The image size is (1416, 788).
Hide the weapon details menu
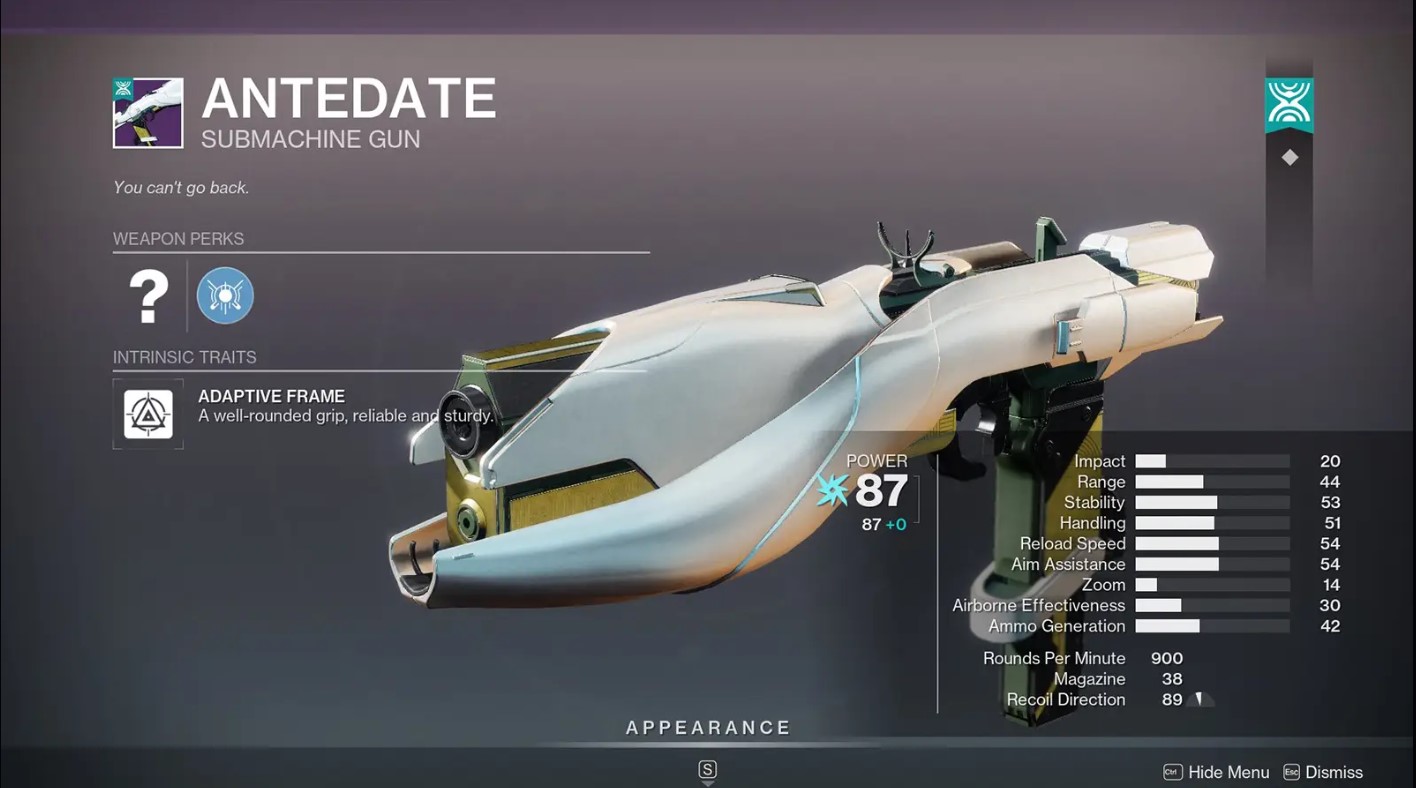tap(1216, 772)
